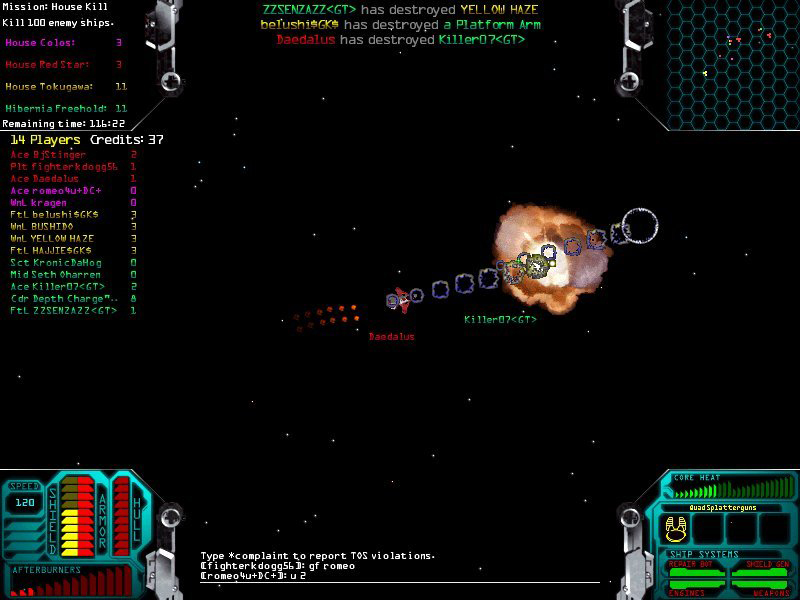Viewport: 800px width, 600px height.
Task: Select the Quad Splatterguns weapon slot
Action: pyautogui.click(x=677, y=527)
